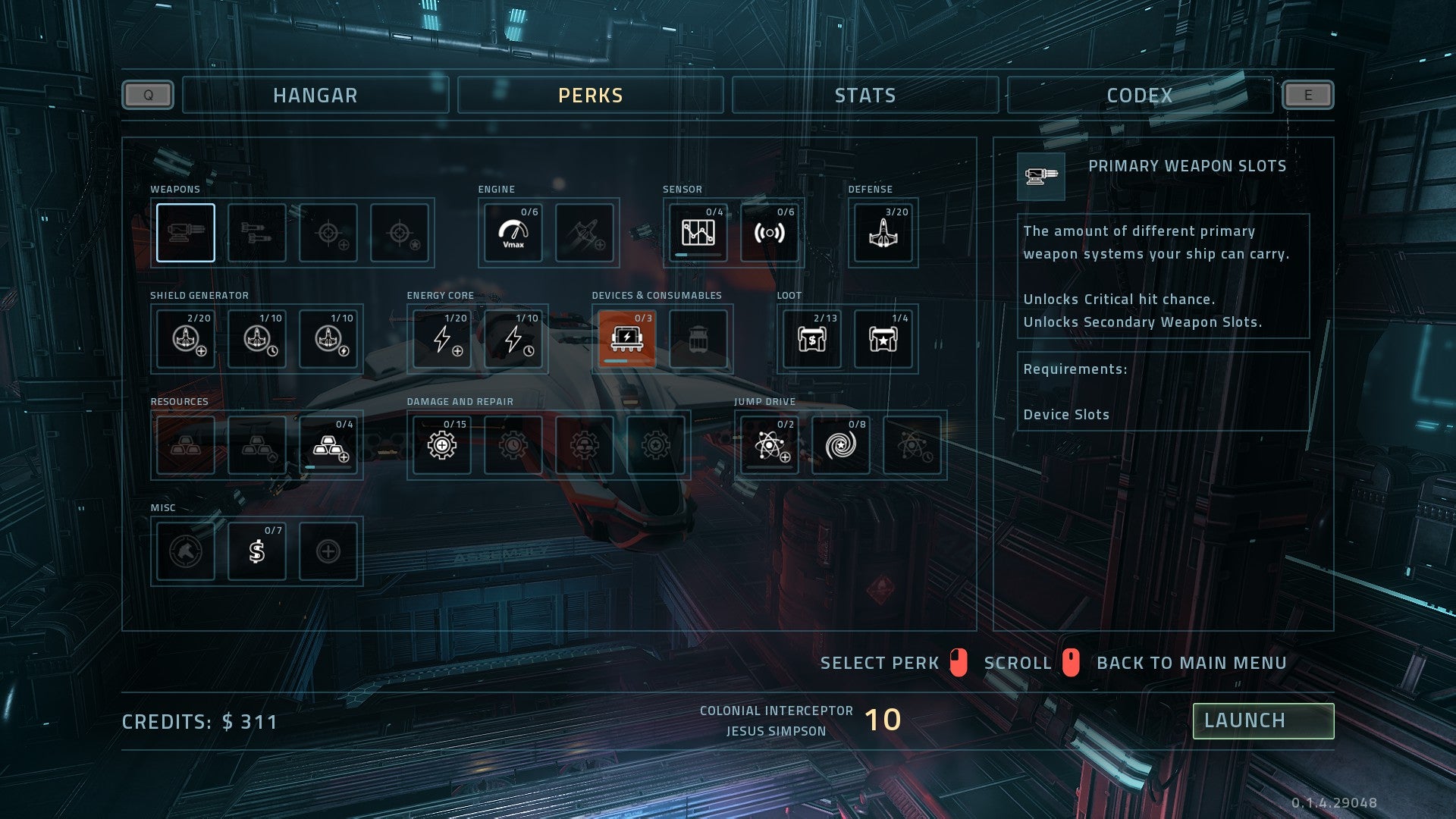Select the Defense ship hull perk
The image size is (1456, 819).
click(883, 233)
